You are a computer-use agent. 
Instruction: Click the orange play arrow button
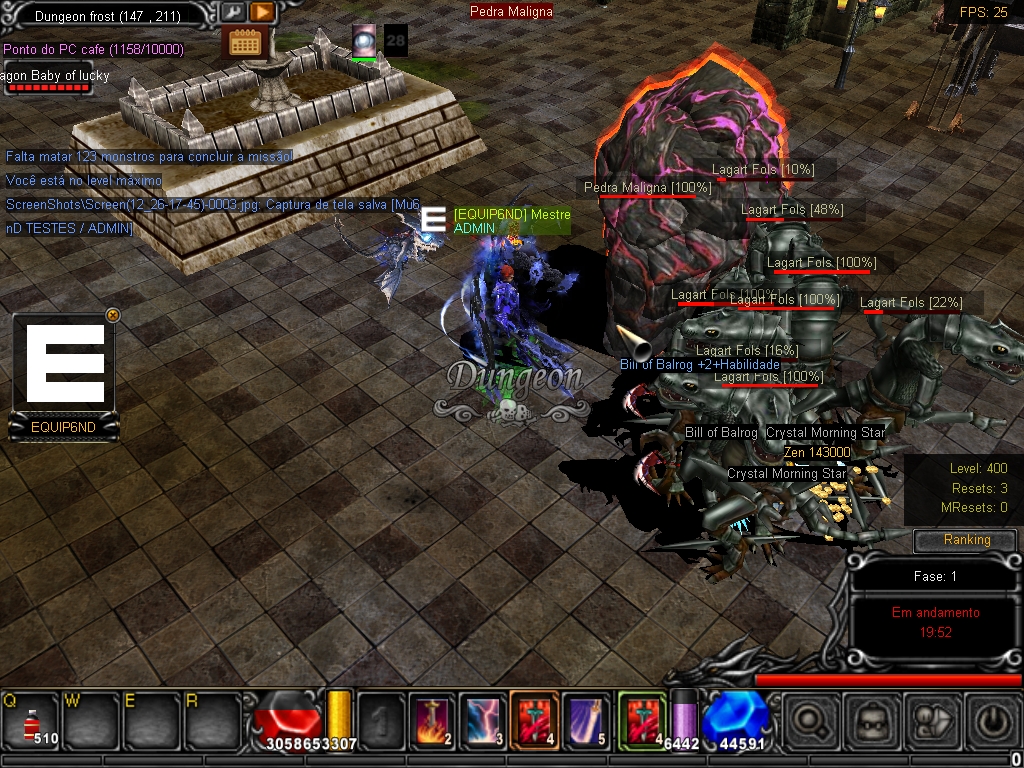(x=261, y=12)
